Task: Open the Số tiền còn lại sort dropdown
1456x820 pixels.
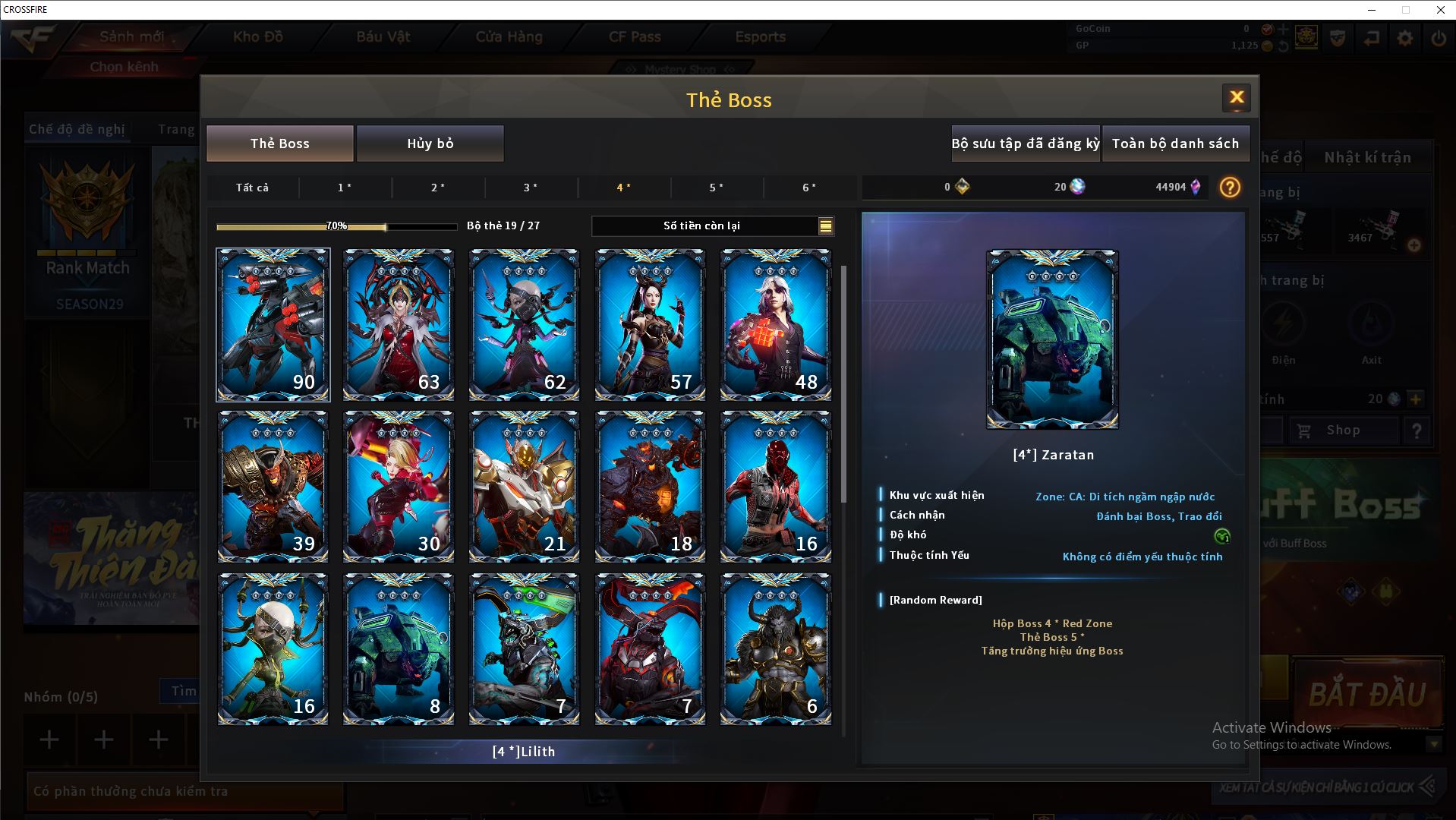Action: tap(825, 225)
